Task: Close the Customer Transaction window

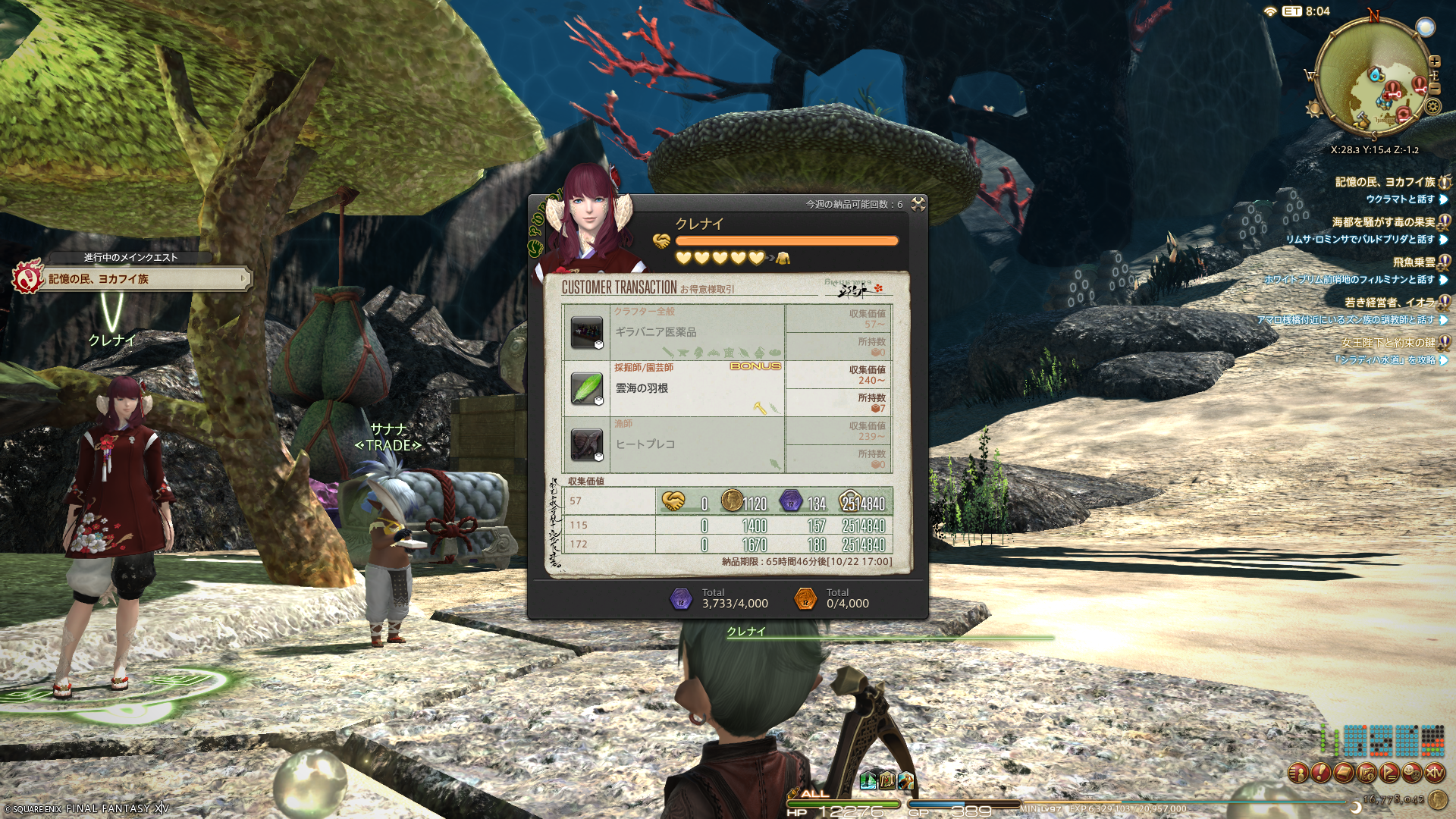Action: pos(918,204)
